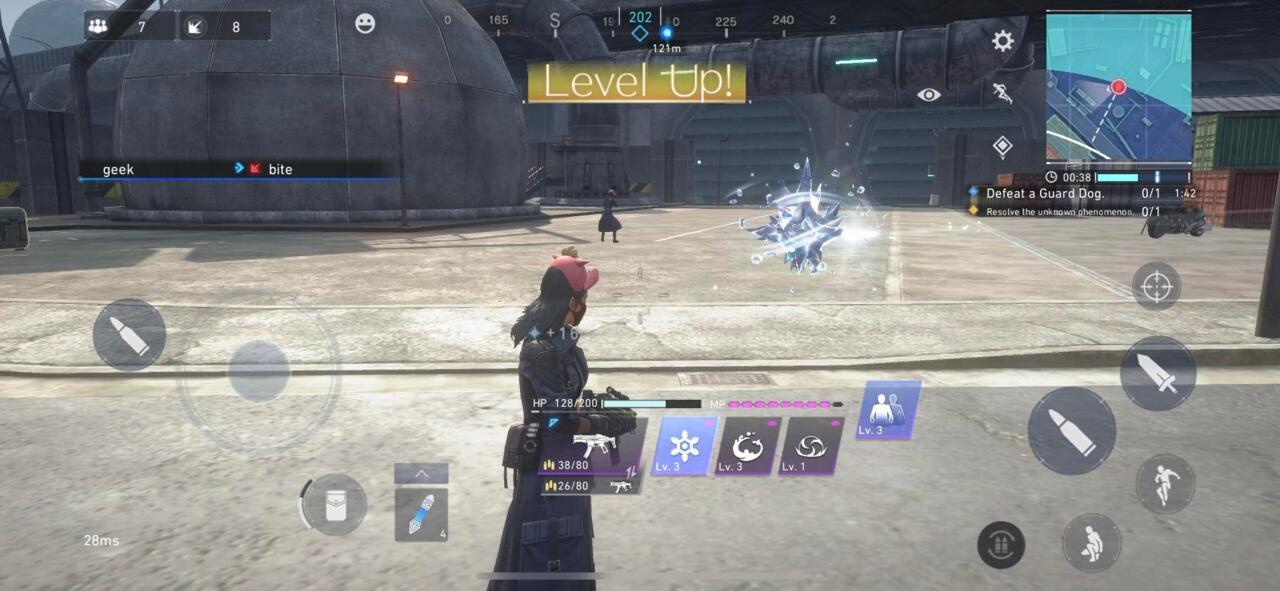Toggle the eye view icon
Viewport: 1280px width, 591px height.
click(x=929, y=94)
